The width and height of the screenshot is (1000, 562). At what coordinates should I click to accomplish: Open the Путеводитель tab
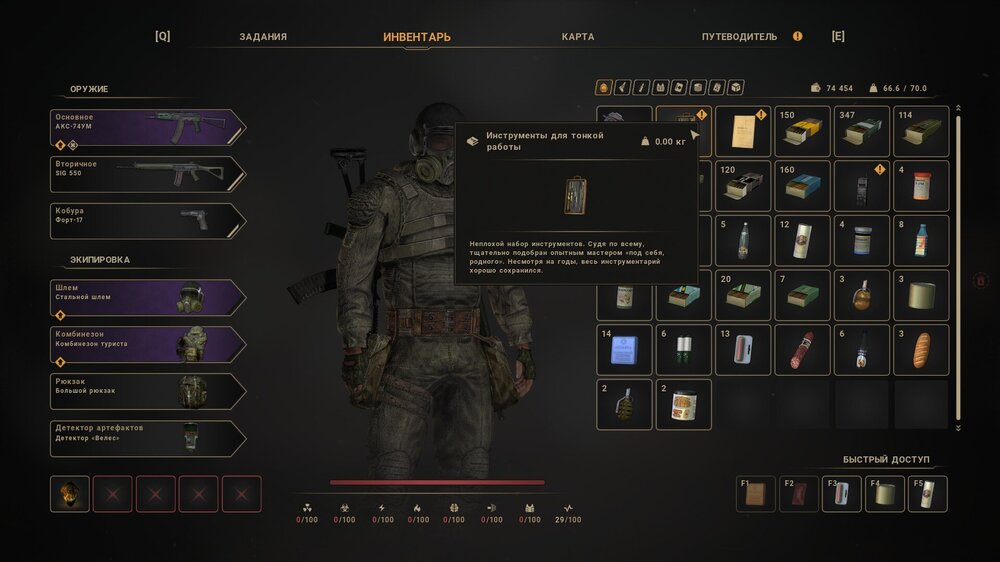click(x=739, y=37)
